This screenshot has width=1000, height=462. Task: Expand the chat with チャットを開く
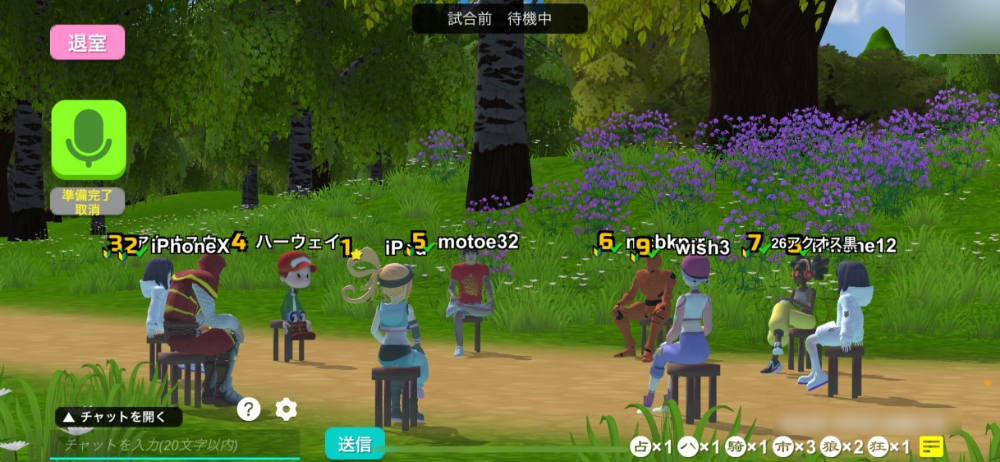118,417
